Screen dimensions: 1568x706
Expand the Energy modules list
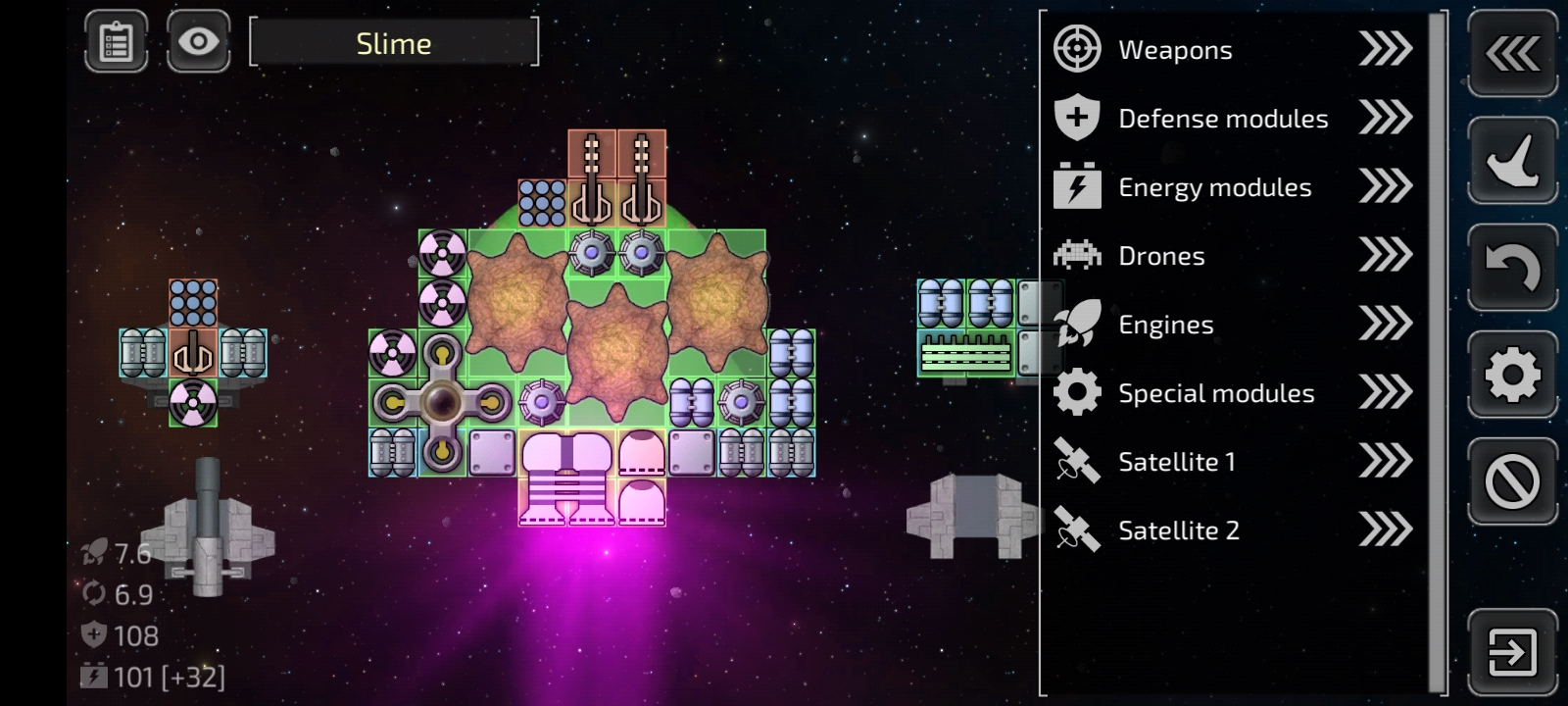[x=1233, y=187]
